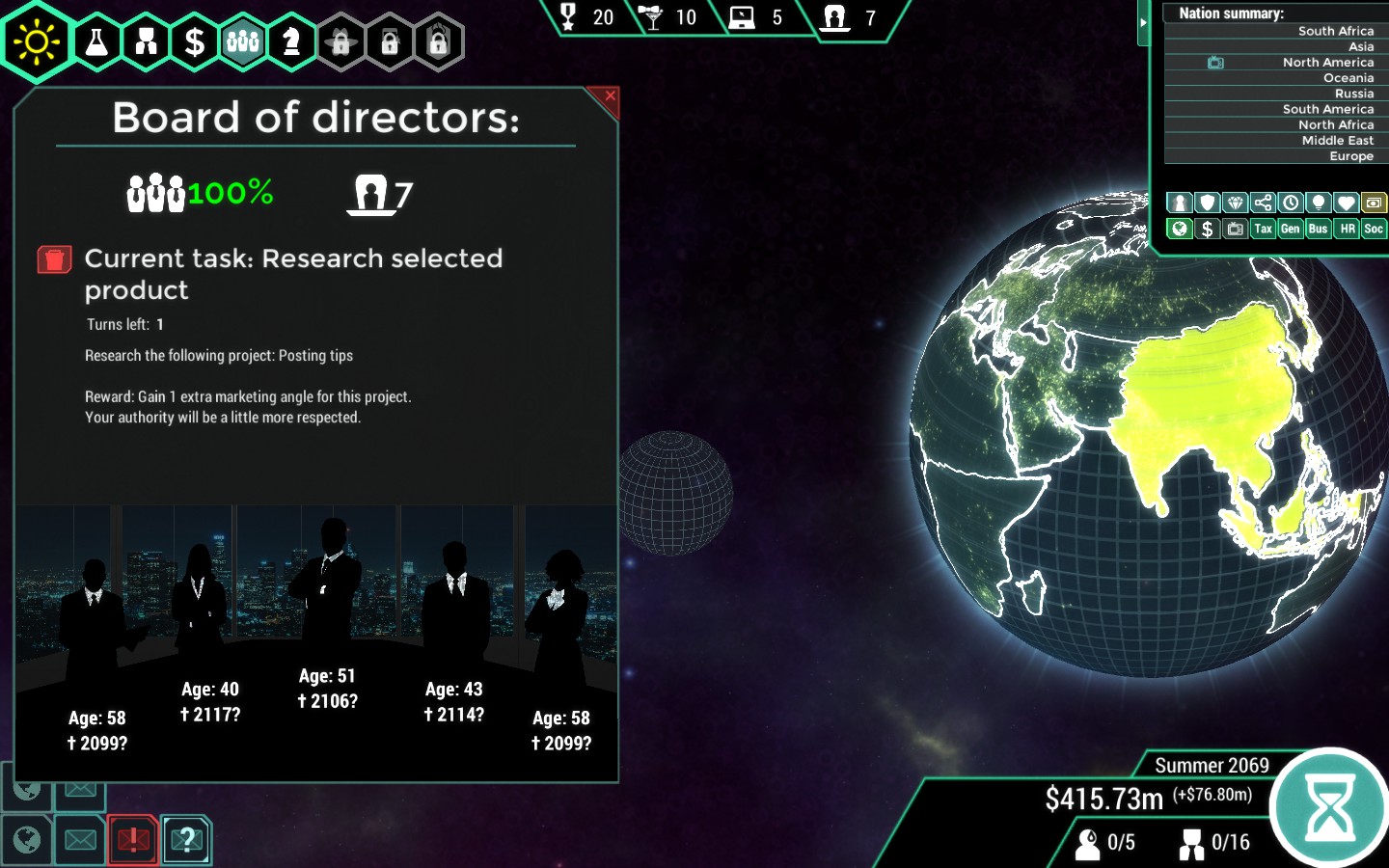Switch on the Bus filter

(1318, 229)
